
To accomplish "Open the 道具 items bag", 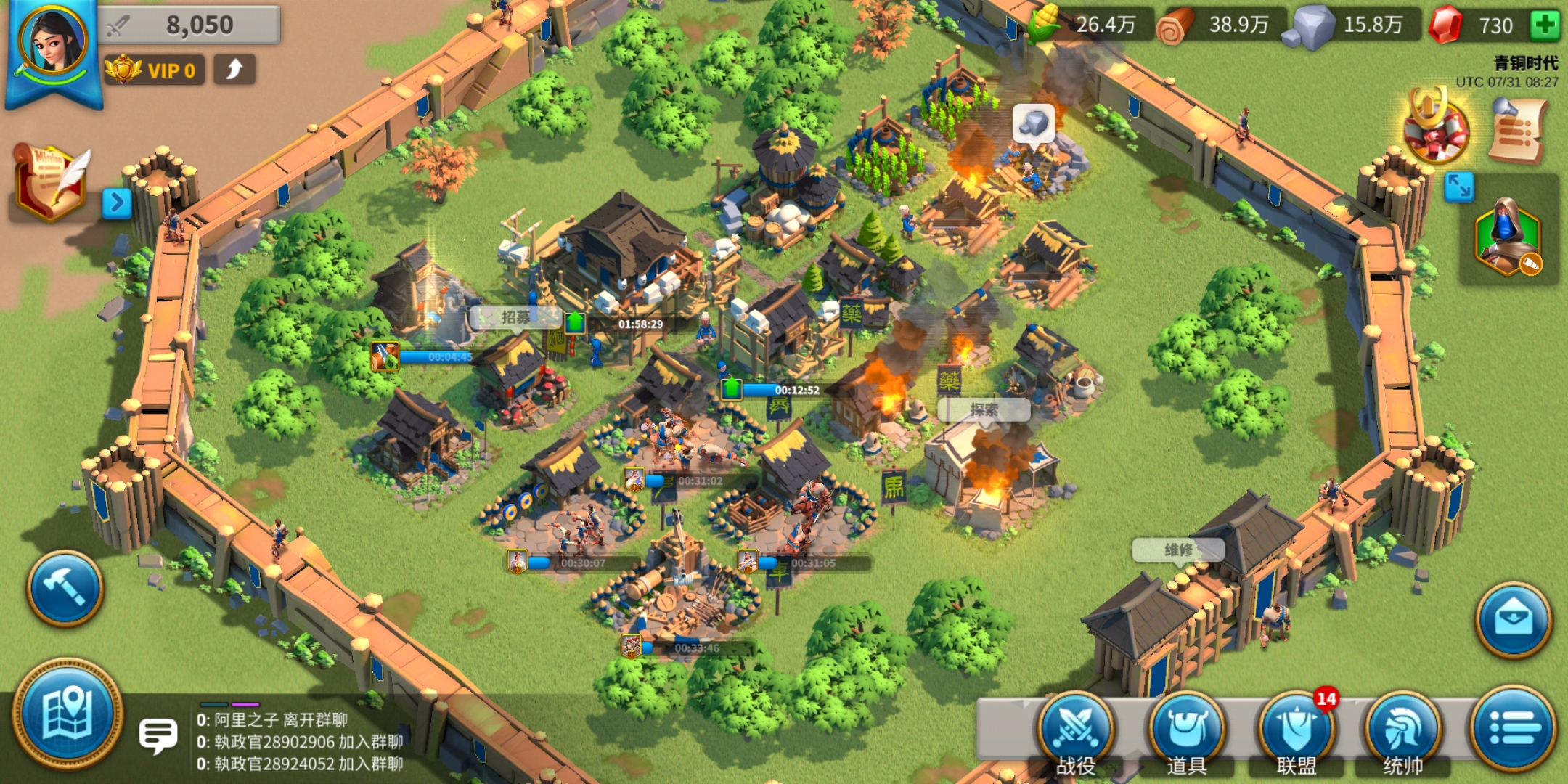I will (x=1186, y=731).
